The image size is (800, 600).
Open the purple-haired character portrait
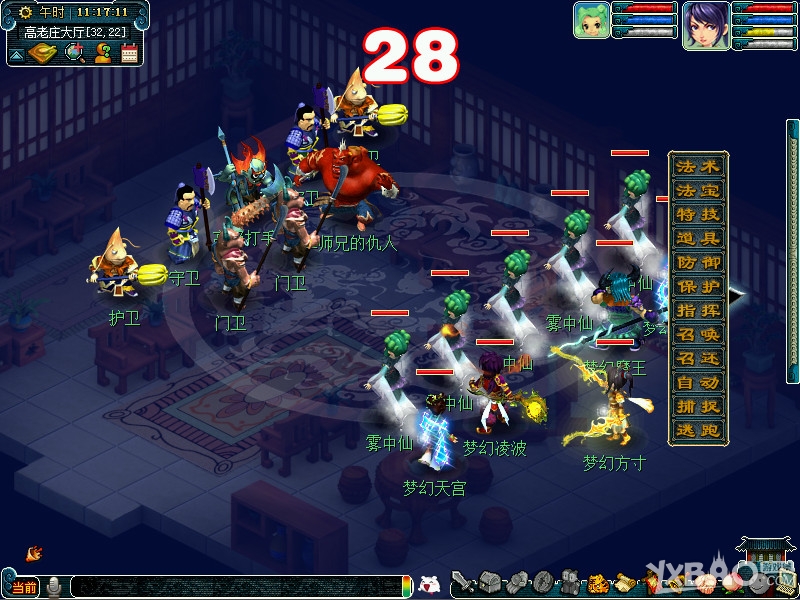click(705, 24)
